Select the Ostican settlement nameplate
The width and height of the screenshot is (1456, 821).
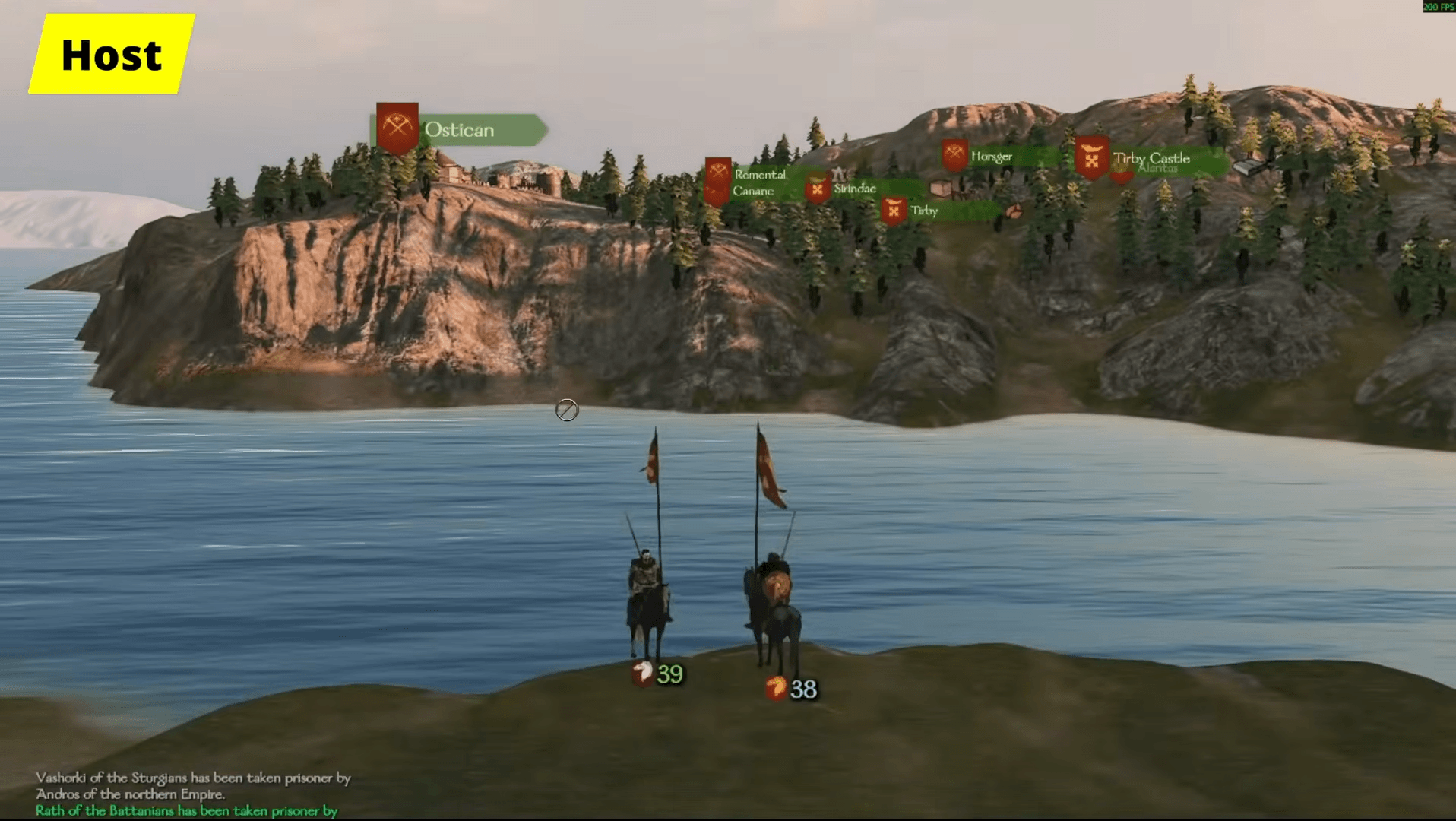(x=459, y=130)
